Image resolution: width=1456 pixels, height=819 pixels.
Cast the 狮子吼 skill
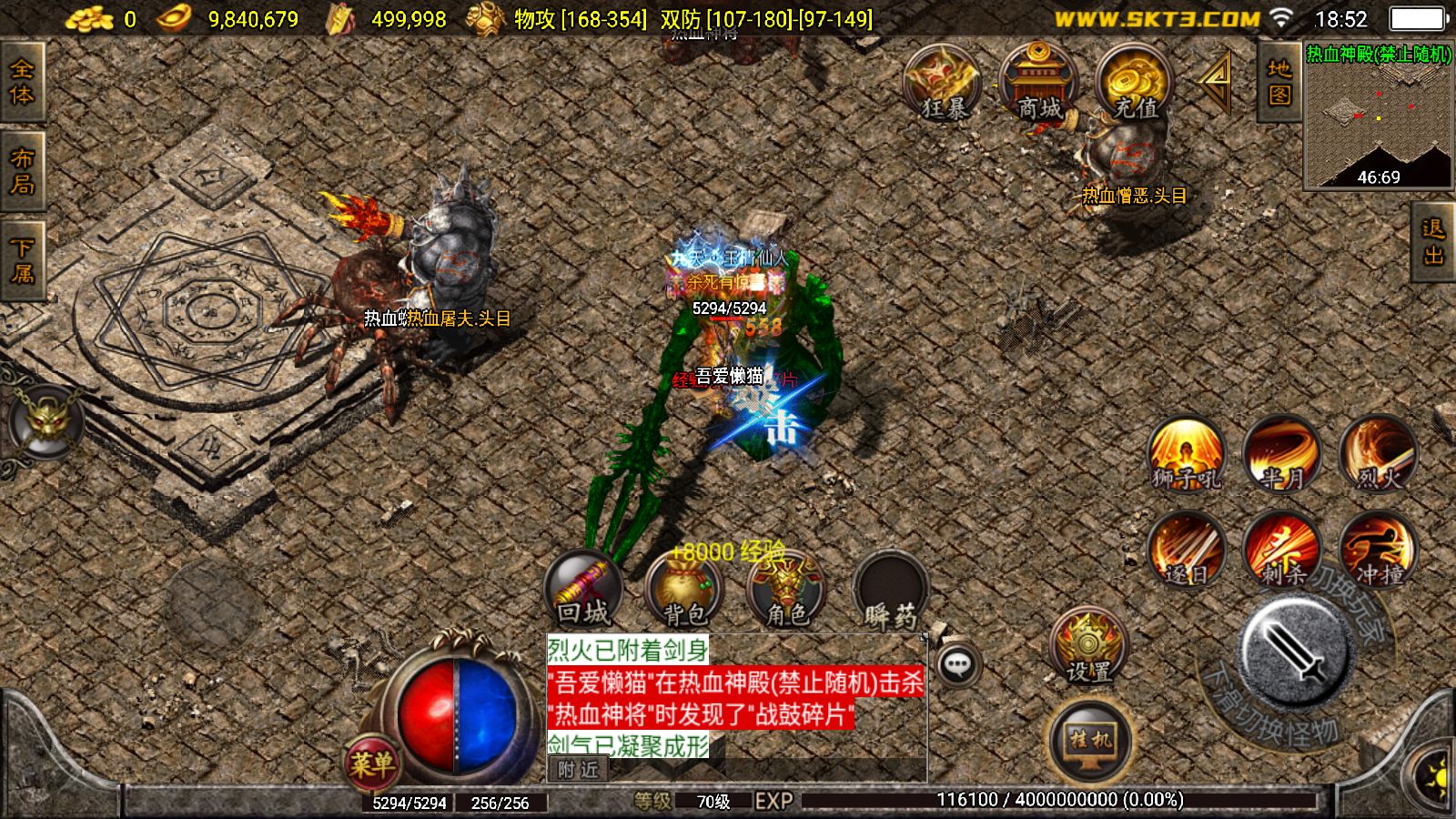[1186, 454]
